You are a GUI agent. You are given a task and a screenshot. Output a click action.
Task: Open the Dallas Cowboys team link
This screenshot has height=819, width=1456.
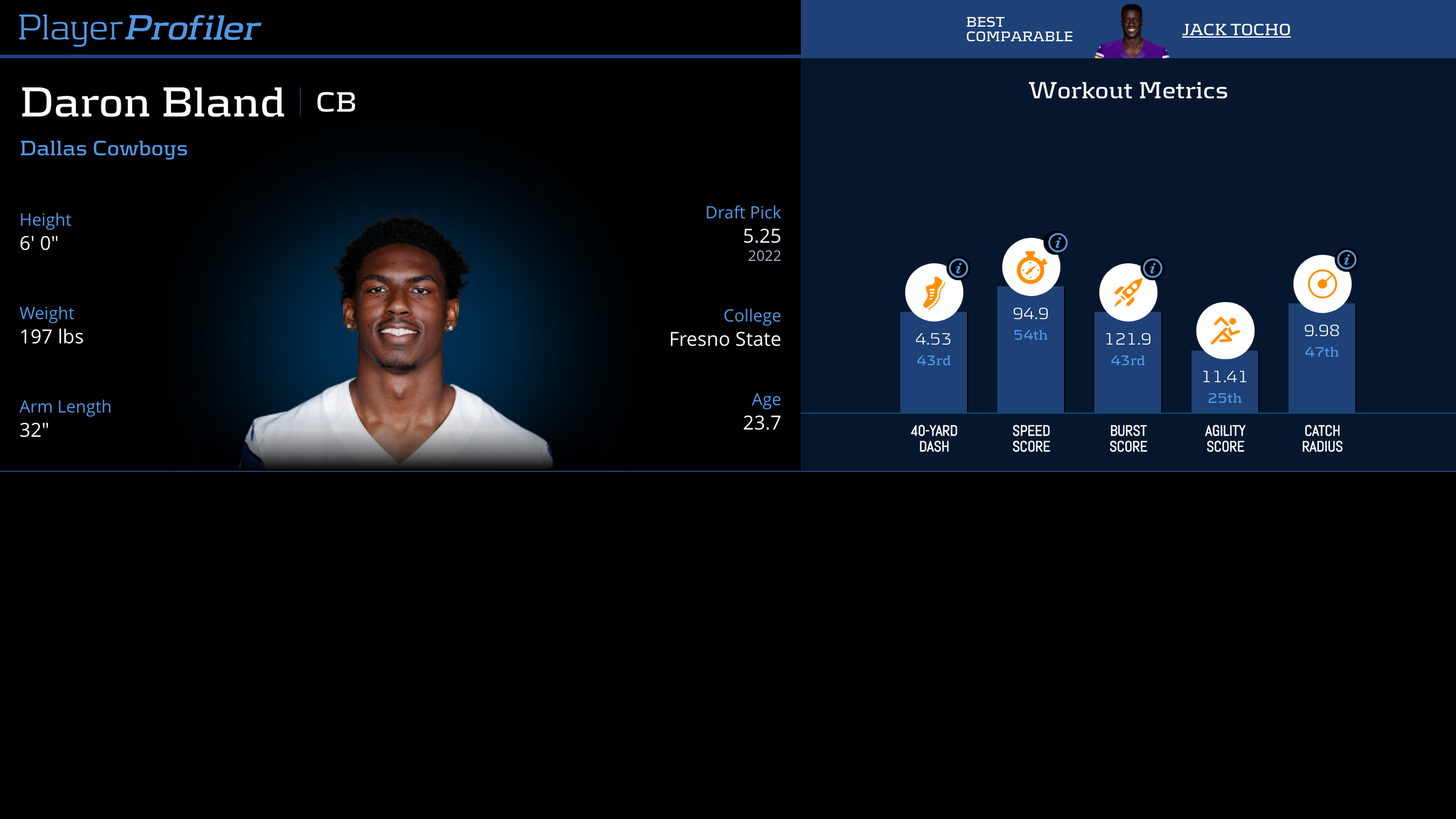pyautogui.click(x=104, y=149)
